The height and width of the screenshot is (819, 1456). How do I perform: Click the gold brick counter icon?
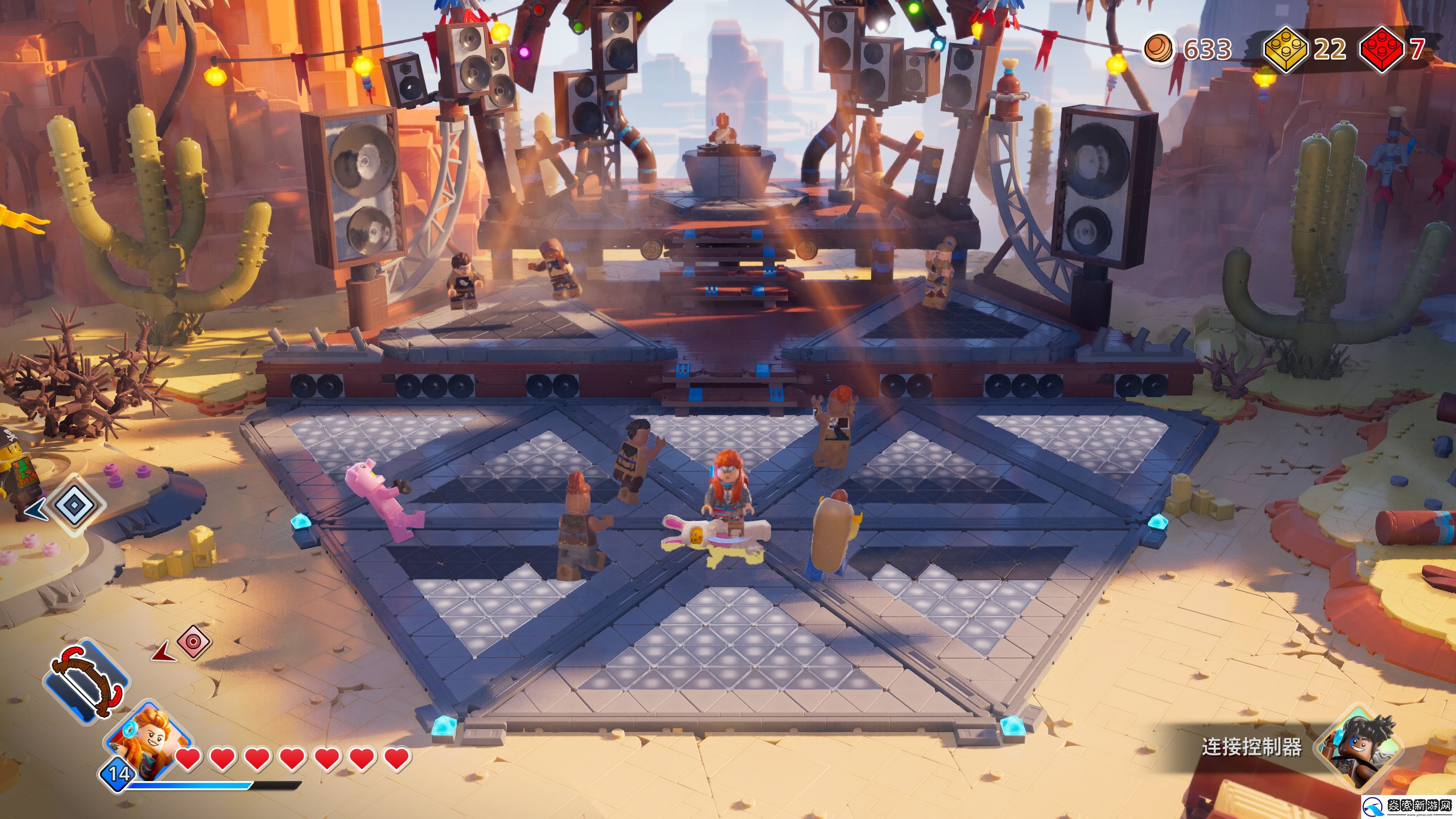[x=1285, y=49]
